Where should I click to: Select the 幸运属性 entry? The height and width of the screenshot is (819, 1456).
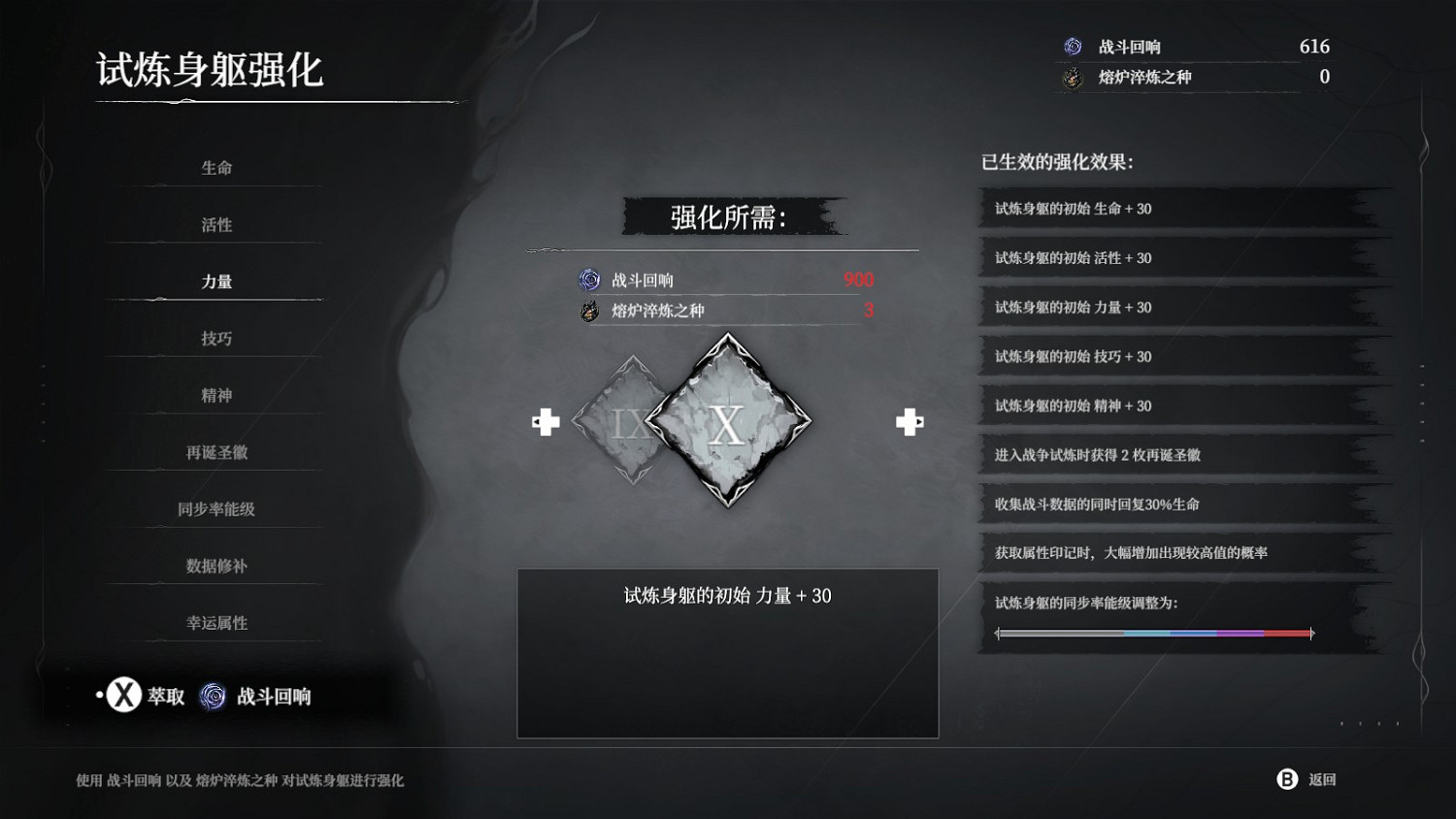pos(215,623)
